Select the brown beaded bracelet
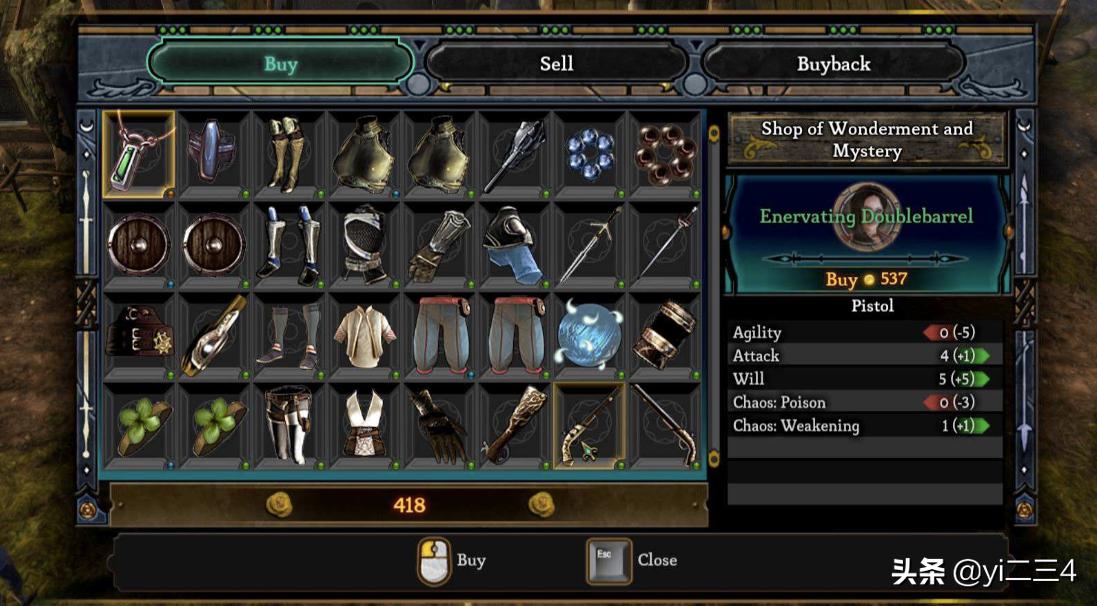1097x606 pixels. [x=665, y=153]
